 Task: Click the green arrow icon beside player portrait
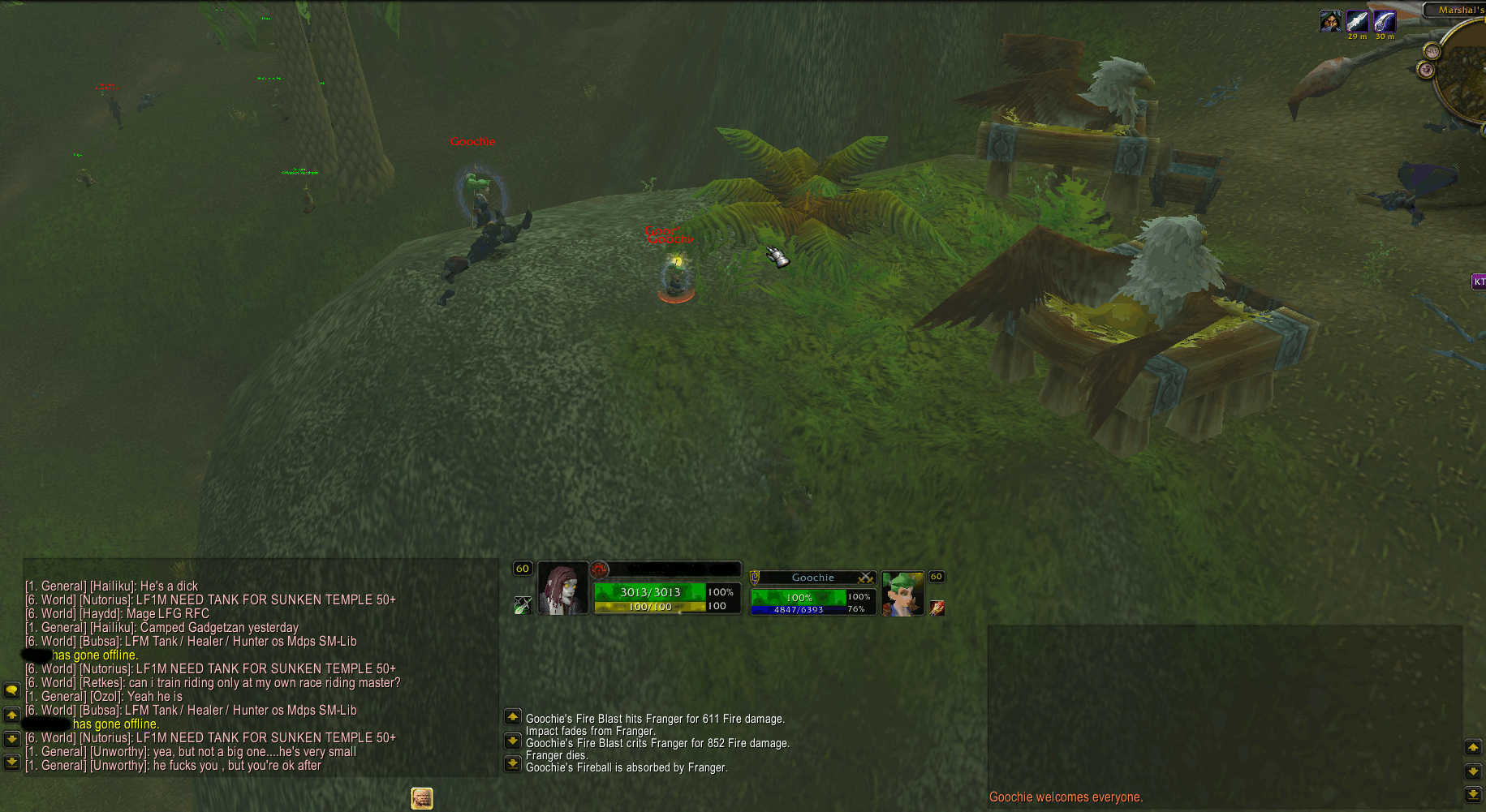pyautogui.click(x=523, y=605)
